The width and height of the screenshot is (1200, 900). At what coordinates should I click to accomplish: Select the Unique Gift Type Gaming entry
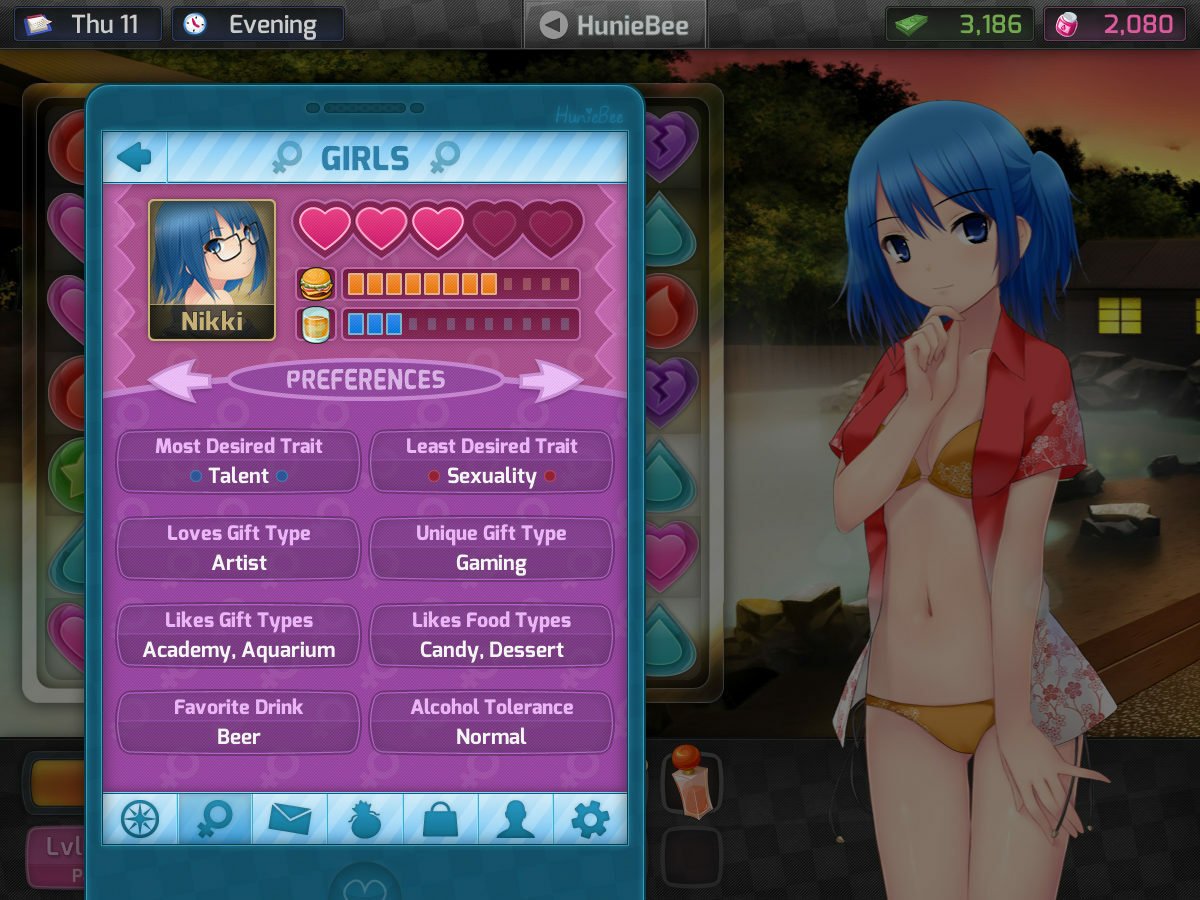click(491, 548)
